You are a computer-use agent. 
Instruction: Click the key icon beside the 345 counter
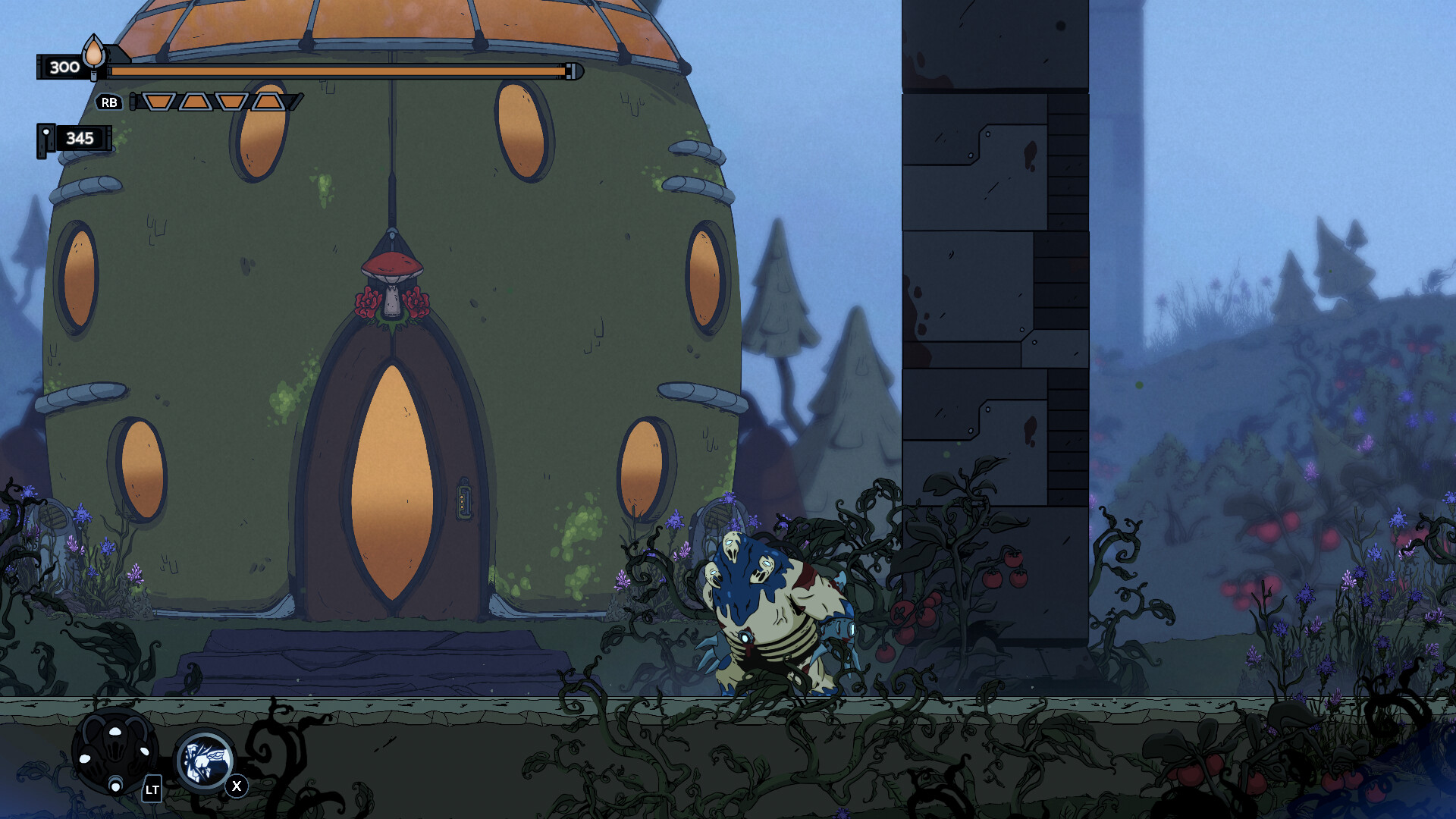pos(45,139)
